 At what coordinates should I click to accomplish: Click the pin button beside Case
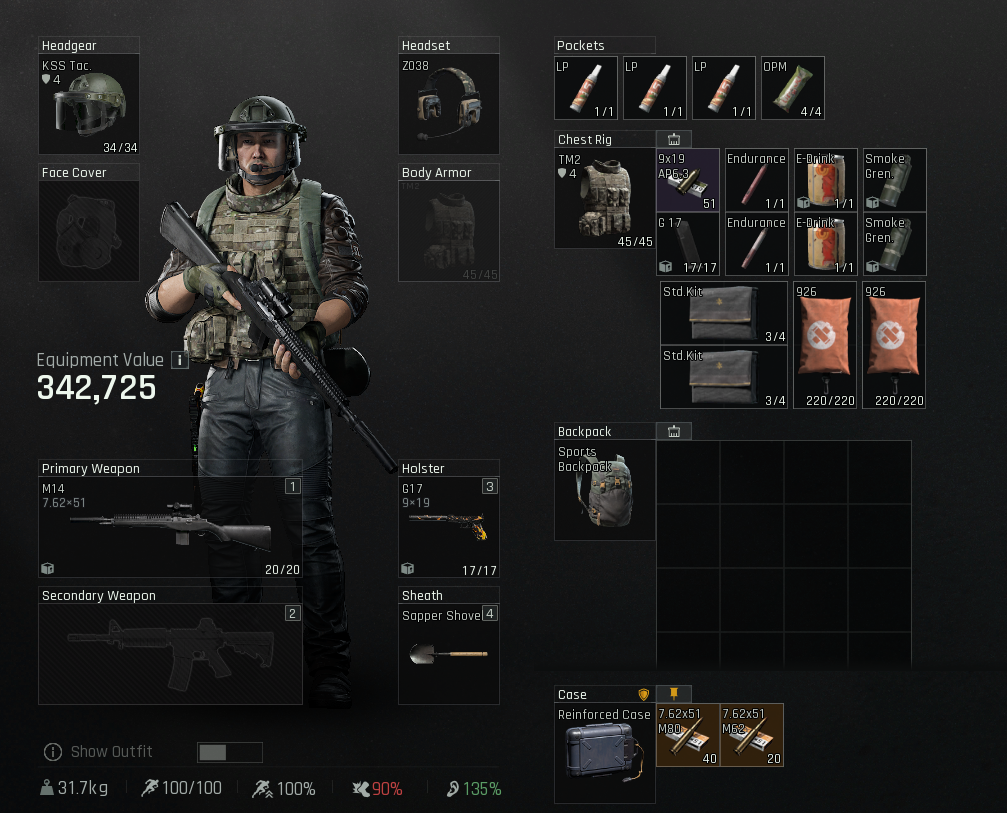(x=674, y=694)
